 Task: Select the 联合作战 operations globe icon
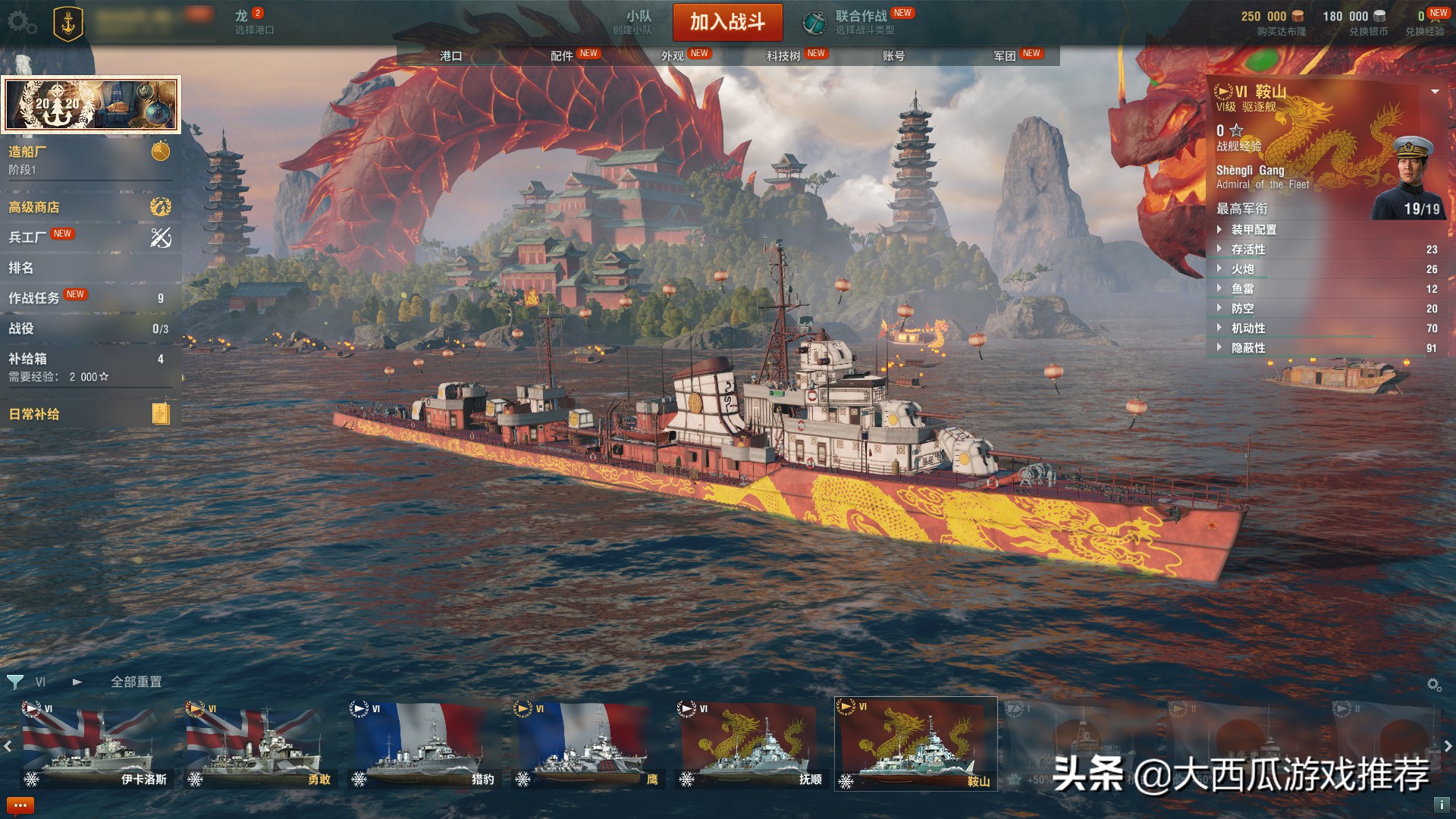click(813, 21)
